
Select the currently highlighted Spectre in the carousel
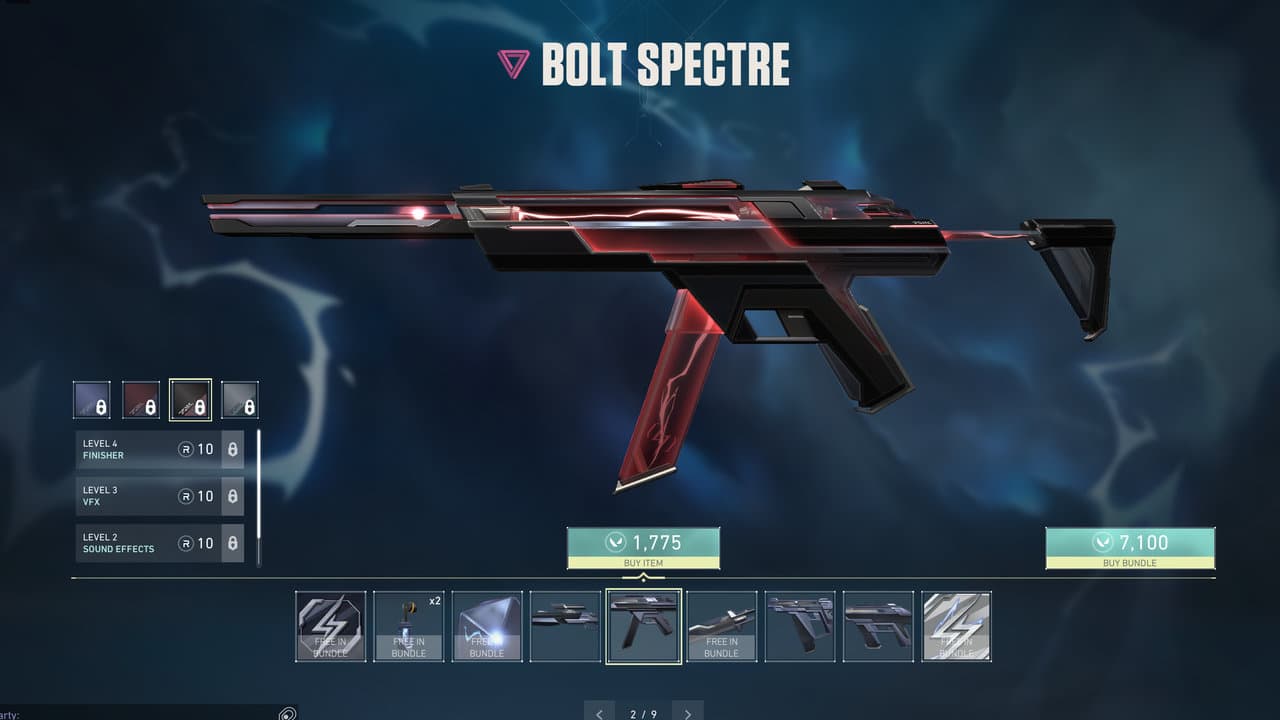[x=643, y=627]
